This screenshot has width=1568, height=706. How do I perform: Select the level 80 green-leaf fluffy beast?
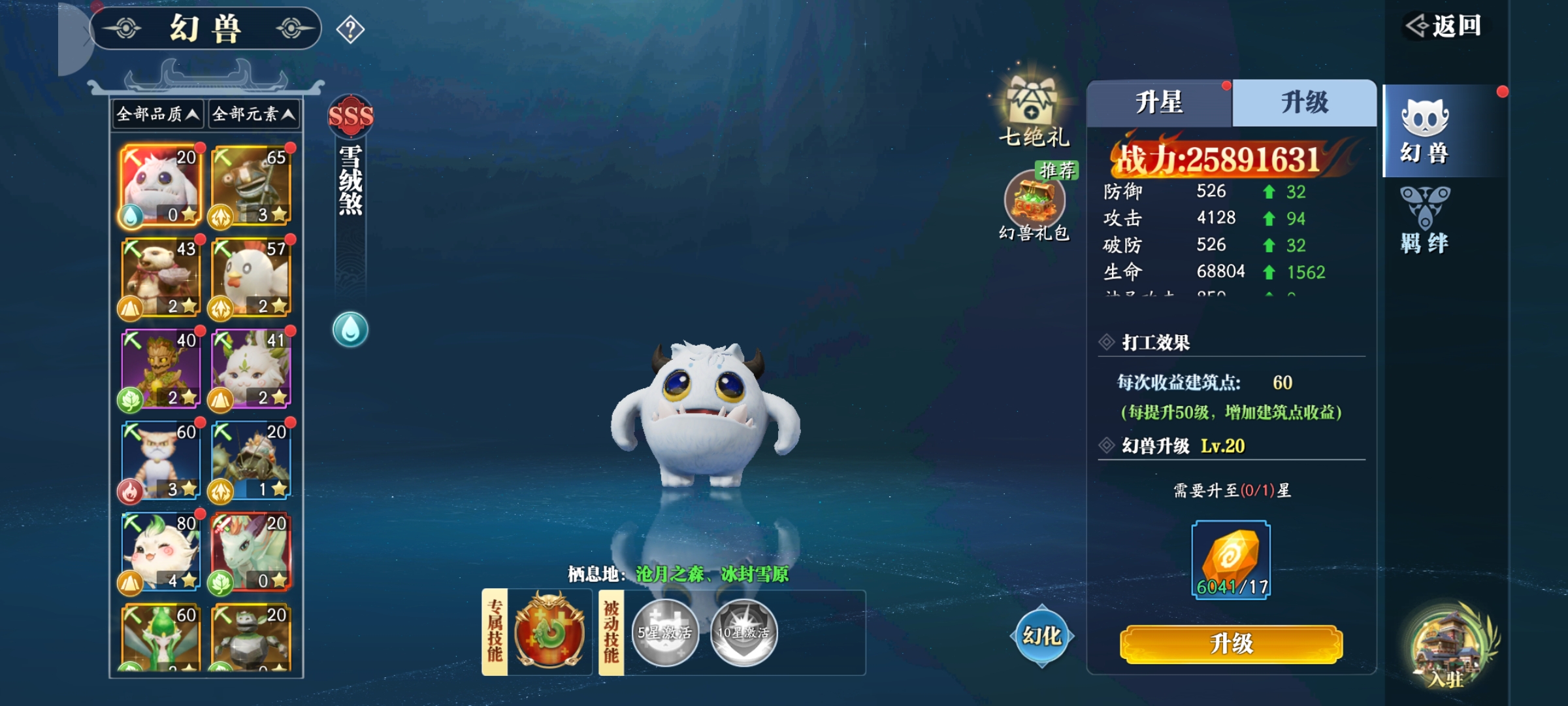(x=161, y=552)
